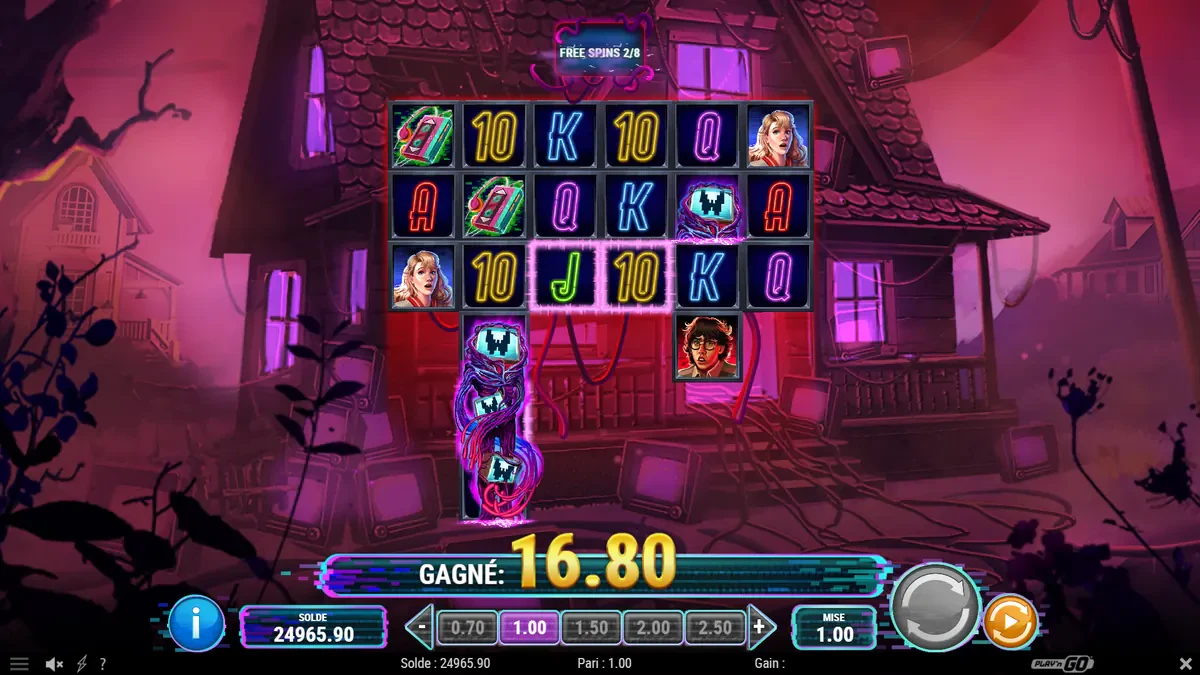This screenshot has height=675, width=1200.
Task: Select the 0.70 bet value
Action: pos(467,628)
